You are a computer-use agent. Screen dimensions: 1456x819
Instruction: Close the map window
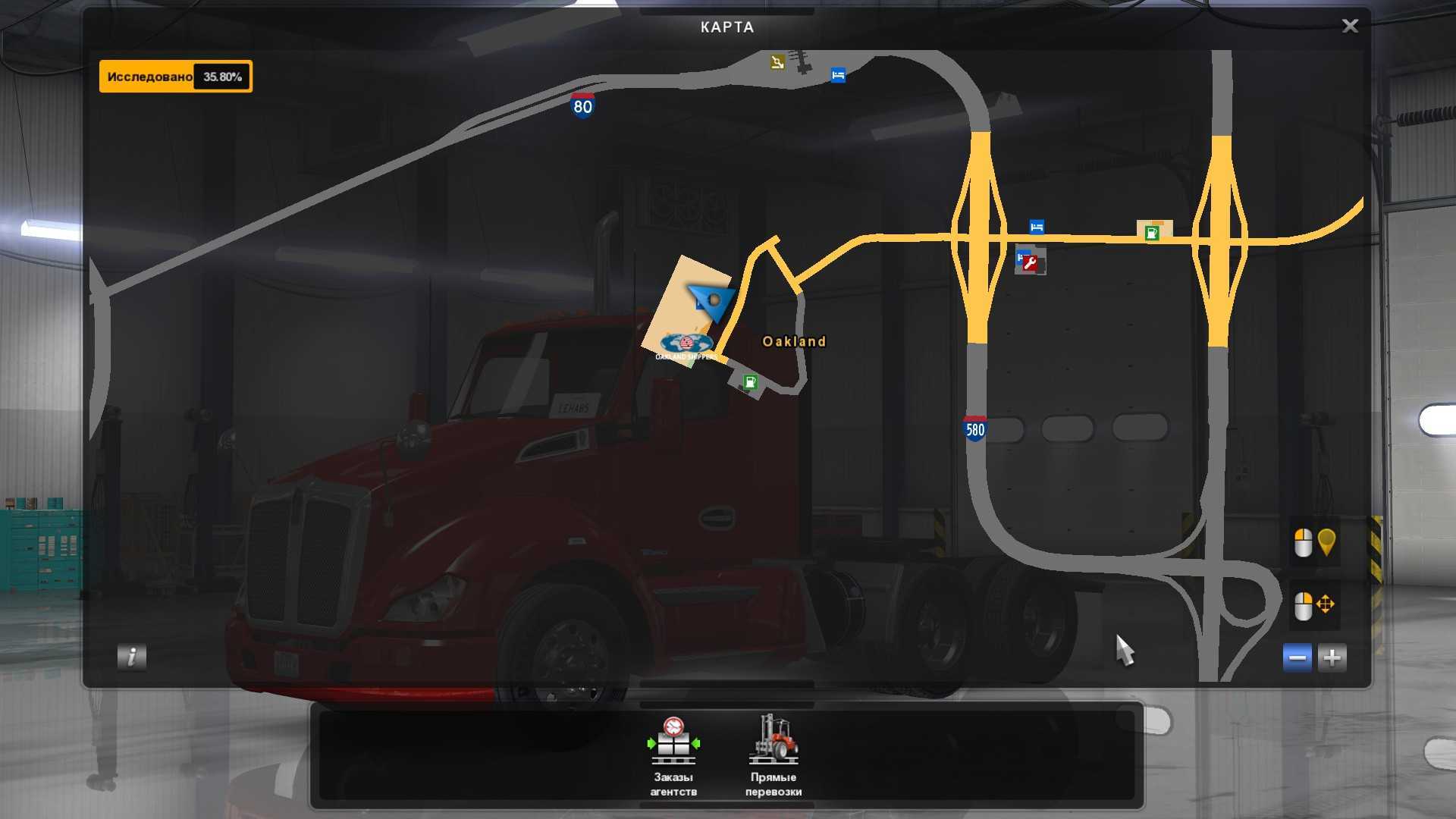tap(1350, 27)
